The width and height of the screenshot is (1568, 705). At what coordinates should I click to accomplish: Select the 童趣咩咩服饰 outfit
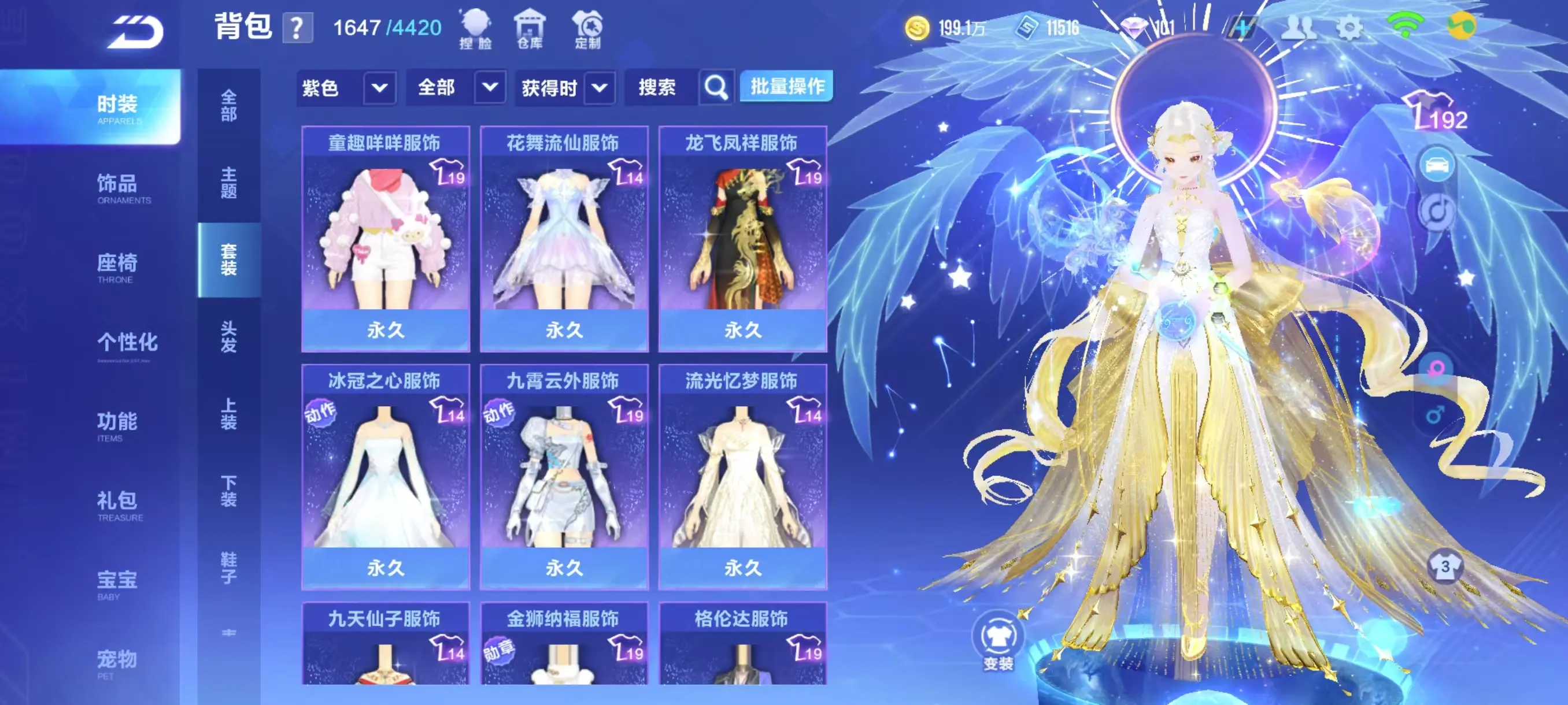point(385,239)
